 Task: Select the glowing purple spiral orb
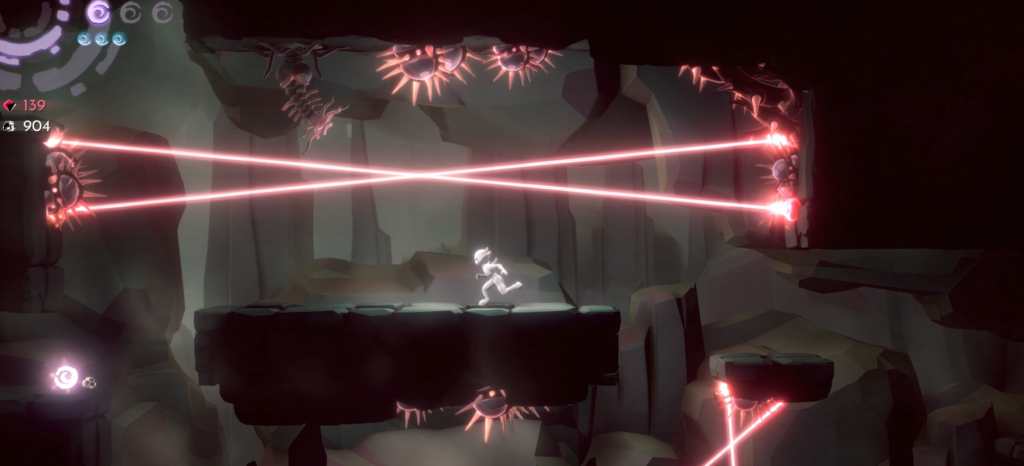click(x=65, y=377)
